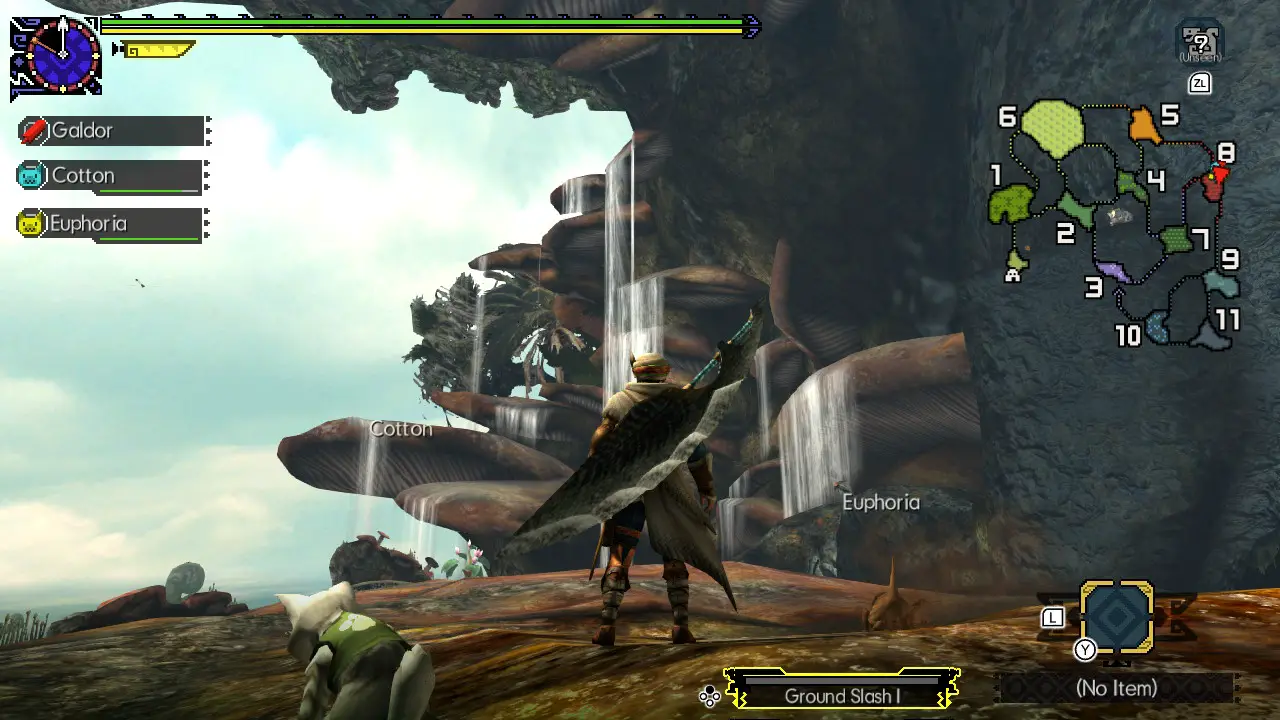Toggle the ZL target camera button
Screen dimensions: 1280x720
[x=1199, y=84]
